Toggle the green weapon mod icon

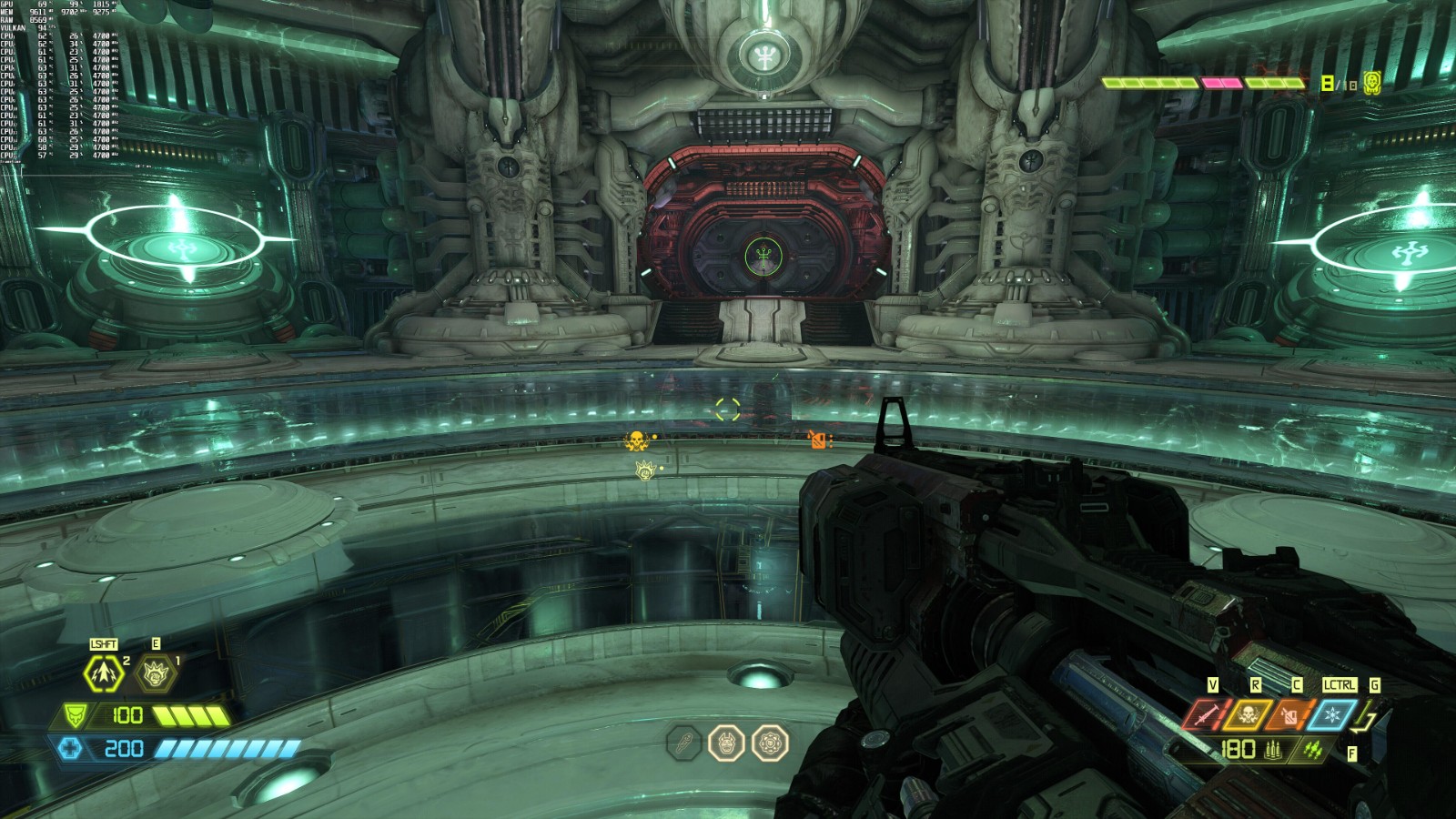point(1312,750)
